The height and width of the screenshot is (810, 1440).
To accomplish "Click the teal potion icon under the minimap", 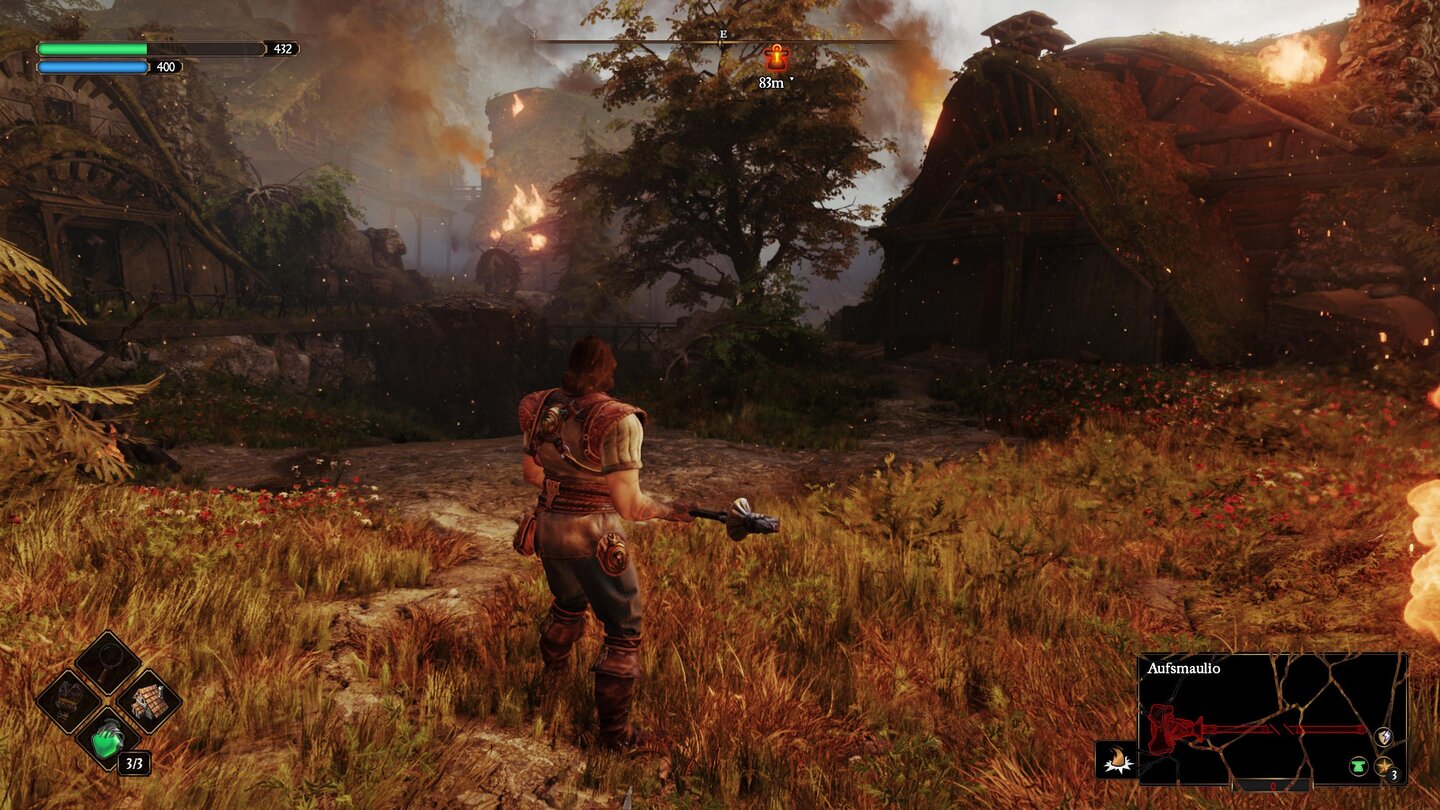I will click(x=1360, y=766).
